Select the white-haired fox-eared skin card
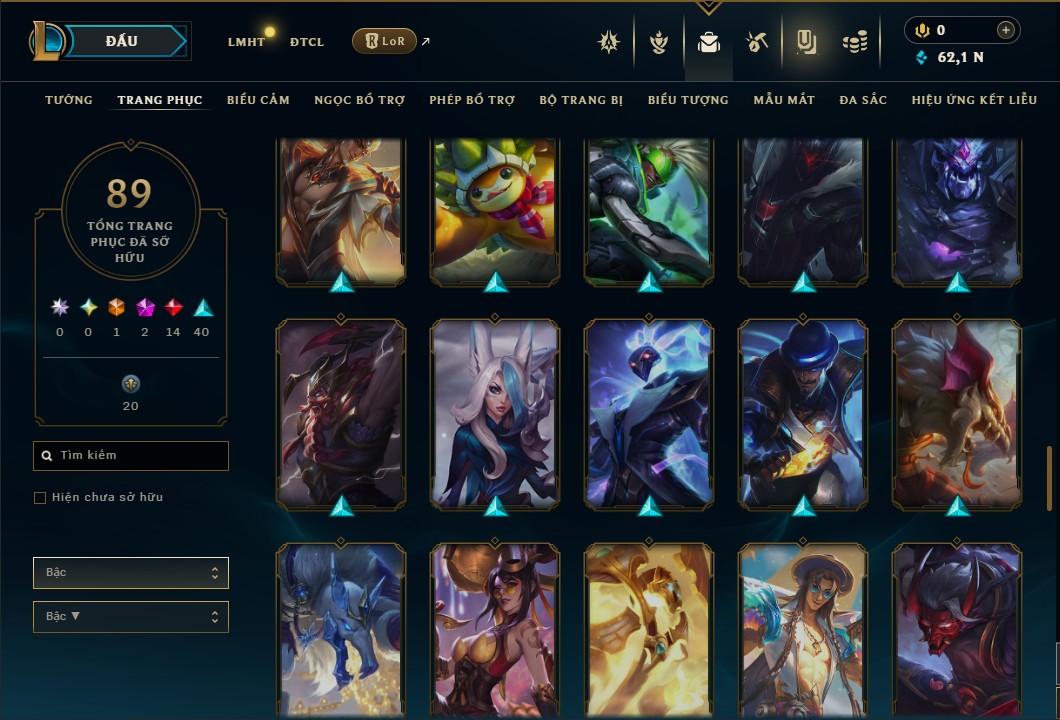 coord(495,414)
